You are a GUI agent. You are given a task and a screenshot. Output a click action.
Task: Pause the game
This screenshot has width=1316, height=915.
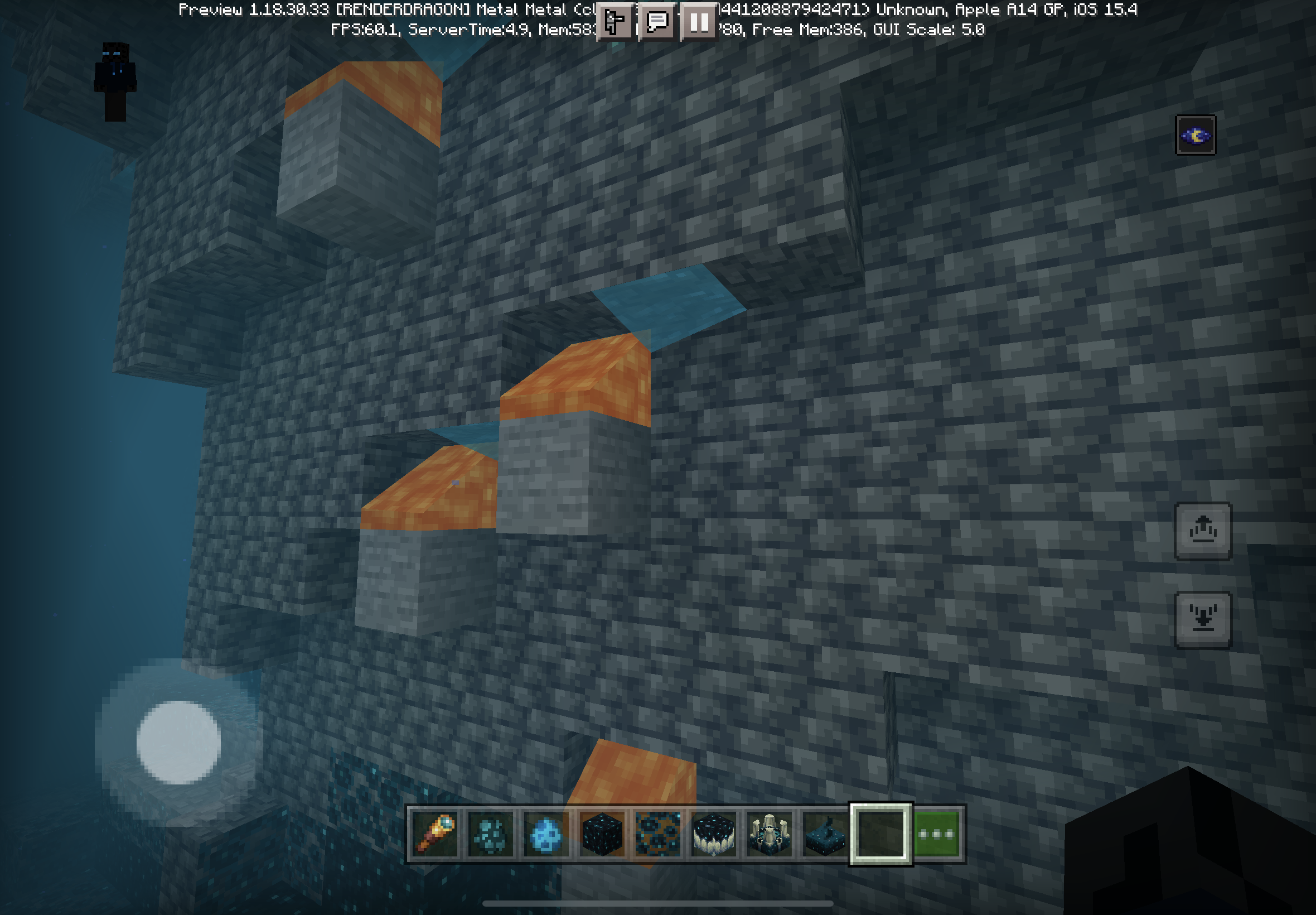point(699,22)
